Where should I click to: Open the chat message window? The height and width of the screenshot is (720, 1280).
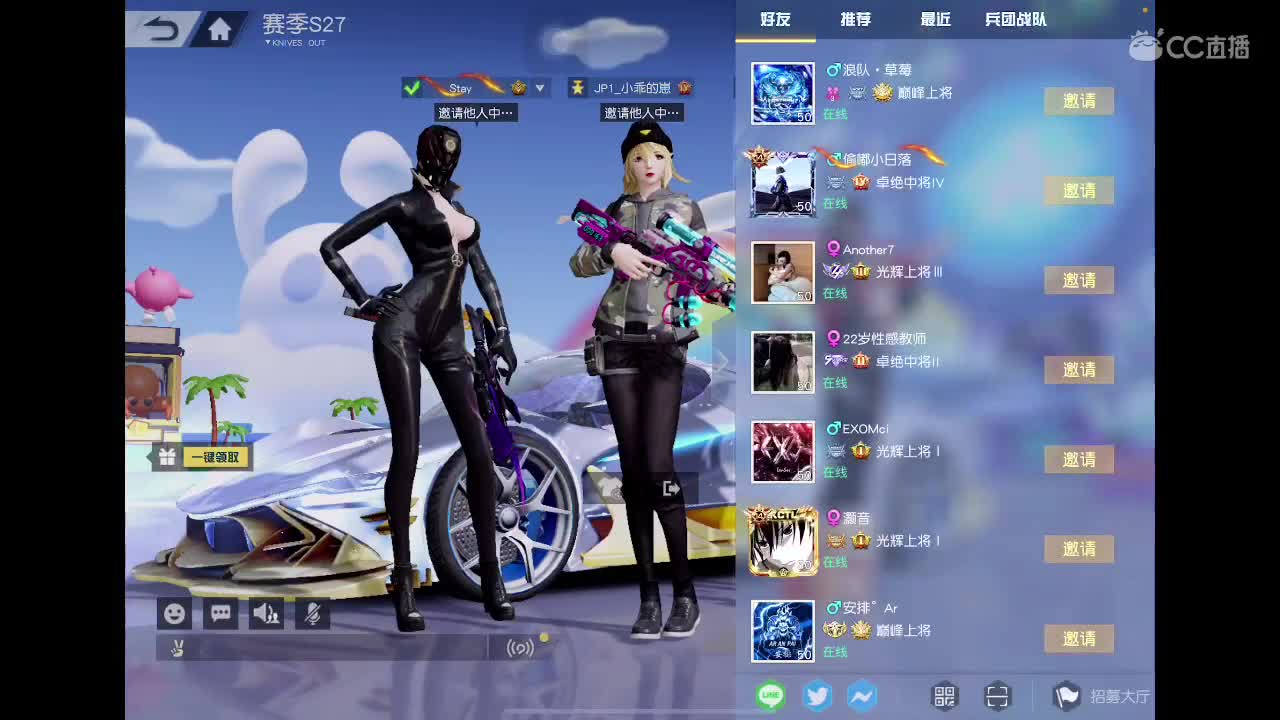pyautogui.click(x=220, y=613)
